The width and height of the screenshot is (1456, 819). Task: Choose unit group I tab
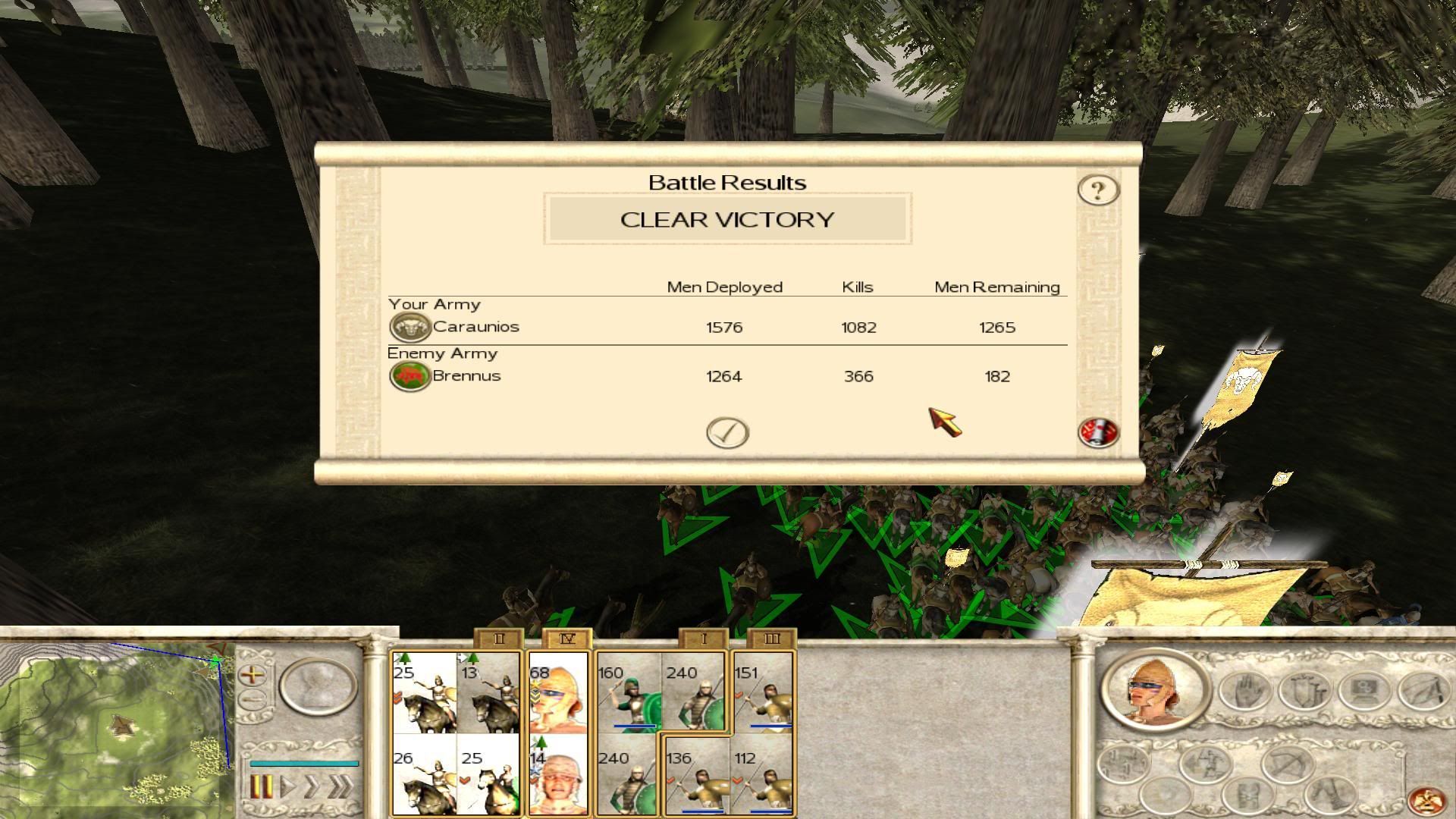click(x=703, y=639)
